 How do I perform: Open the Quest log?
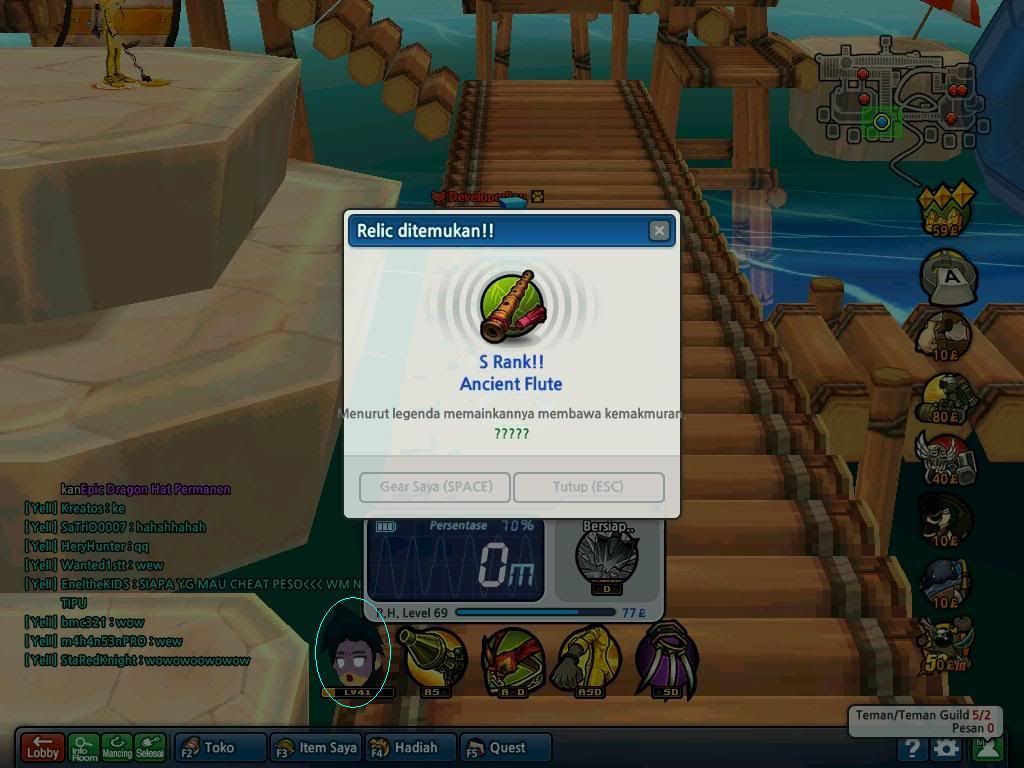pyautogui.click(x=506, y=747)
